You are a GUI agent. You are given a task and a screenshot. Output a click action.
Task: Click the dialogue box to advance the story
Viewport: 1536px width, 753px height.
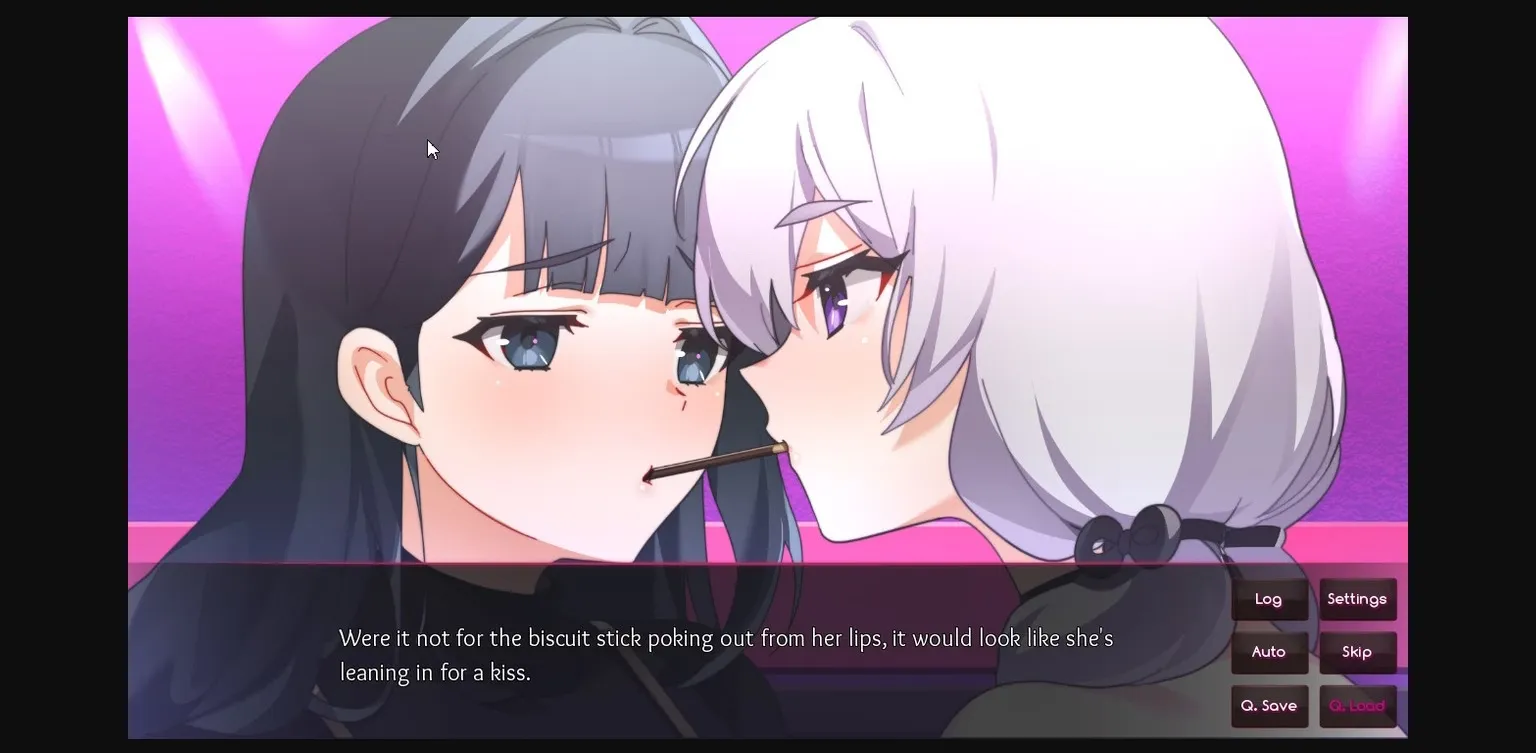(700, 655)
